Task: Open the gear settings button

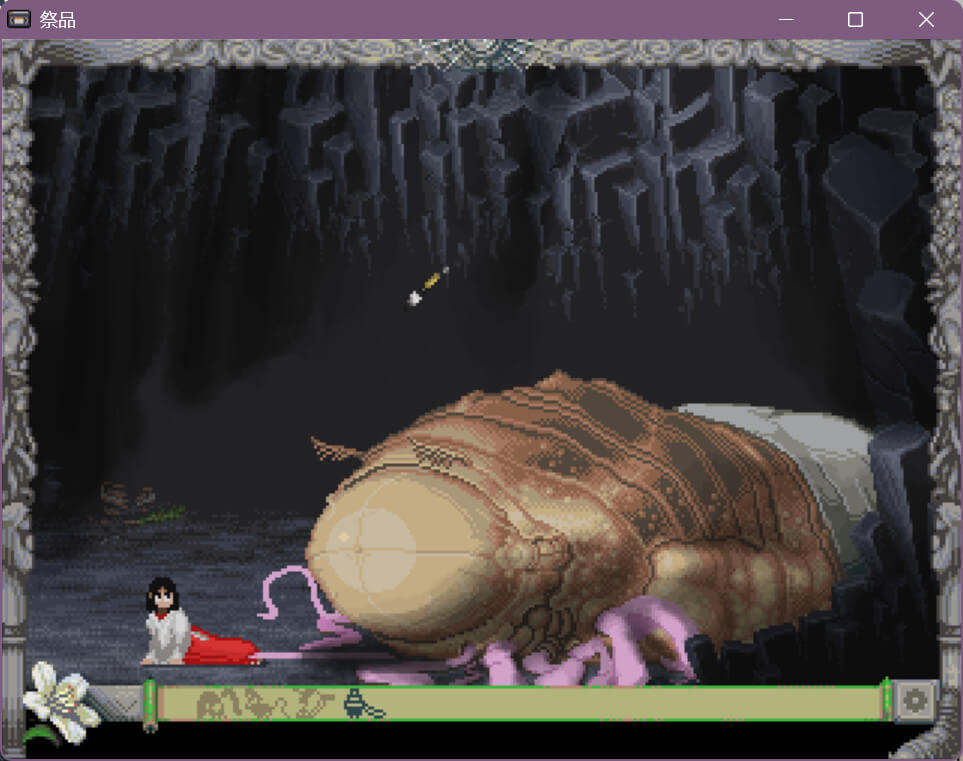Action: coord(913,701)
